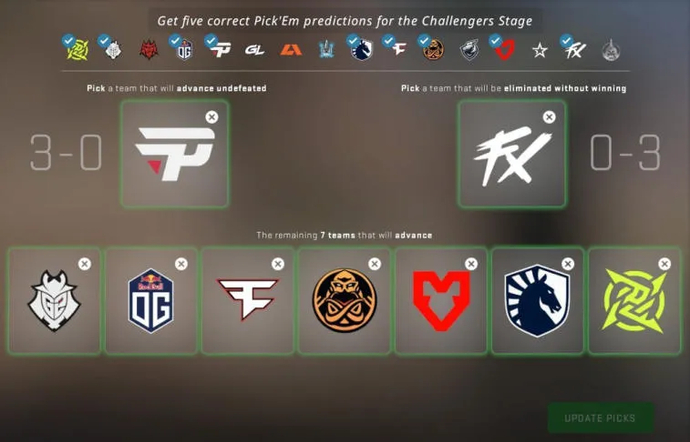690x442 pixels.
Task: Select the FaZe card in advancing teams
Action: coord(247,301)
